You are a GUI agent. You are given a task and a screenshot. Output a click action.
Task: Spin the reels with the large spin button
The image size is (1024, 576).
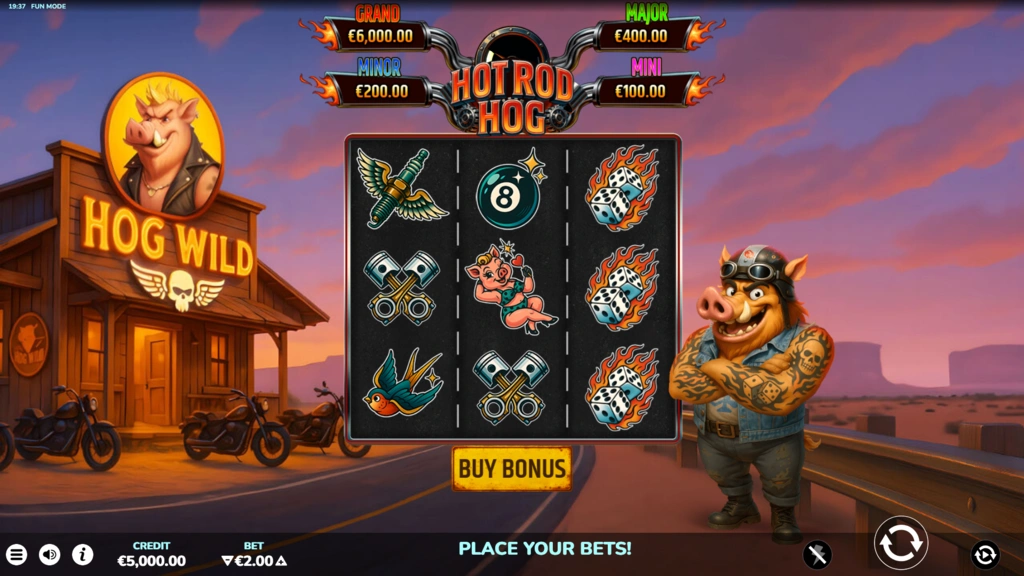900,543
